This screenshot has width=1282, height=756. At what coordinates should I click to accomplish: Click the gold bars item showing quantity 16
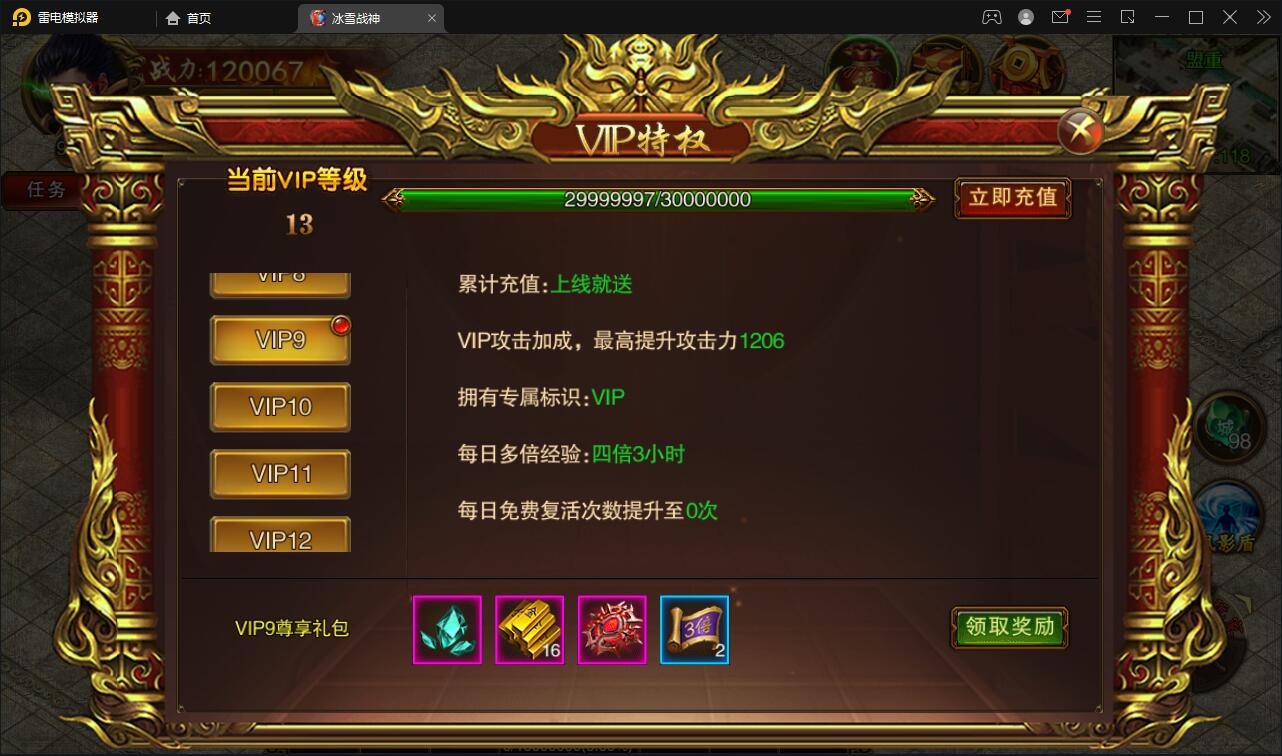529,629
